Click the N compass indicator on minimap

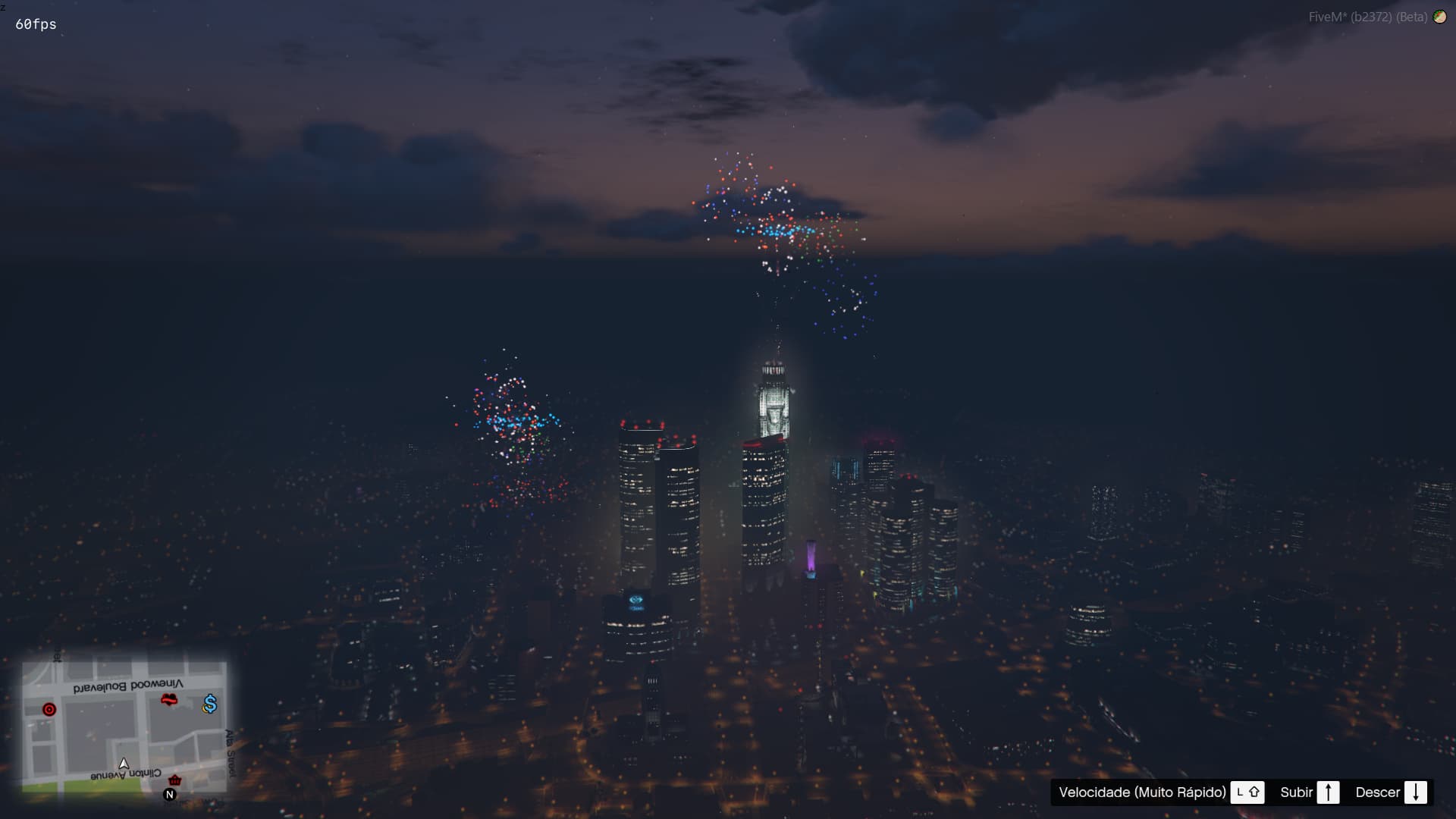169,794
